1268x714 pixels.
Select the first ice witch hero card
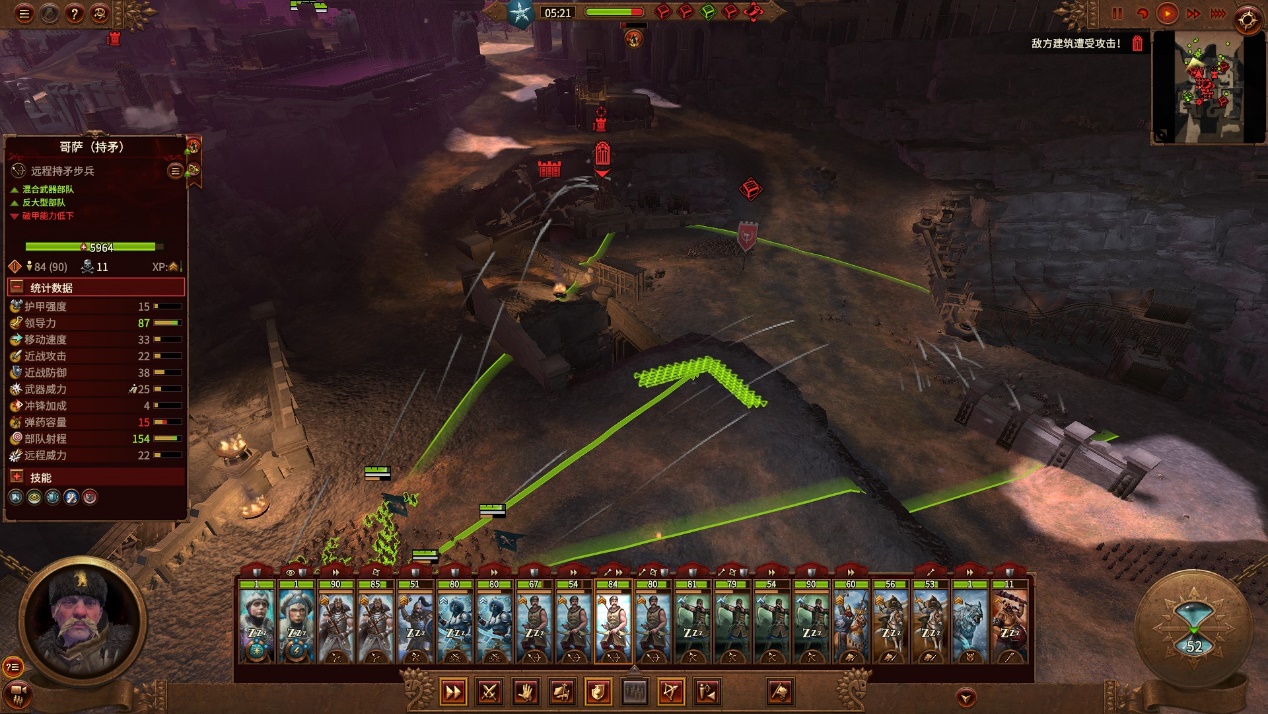point(256,627)
